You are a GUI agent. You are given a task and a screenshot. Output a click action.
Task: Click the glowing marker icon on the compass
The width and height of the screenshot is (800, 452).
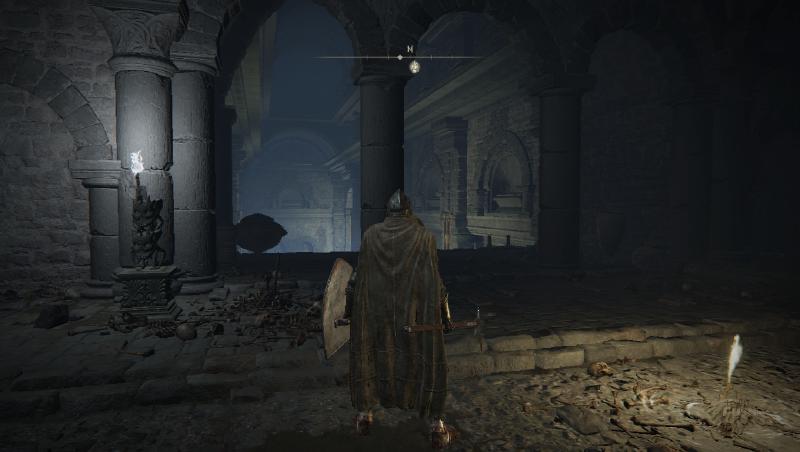coord(414,66)
